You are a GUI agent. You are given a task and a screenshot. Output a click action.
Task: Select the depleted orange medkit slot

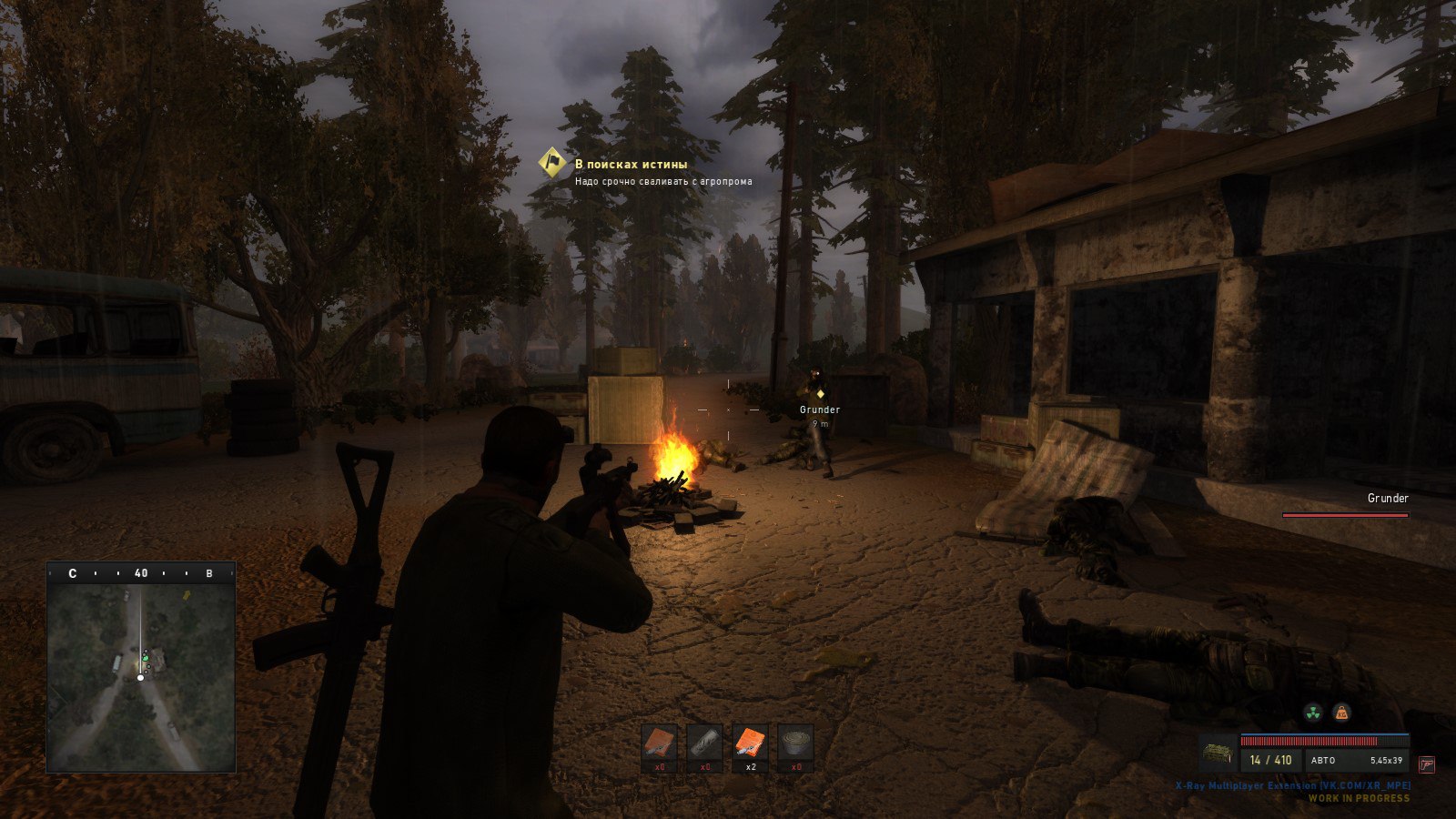click(660, 743)
